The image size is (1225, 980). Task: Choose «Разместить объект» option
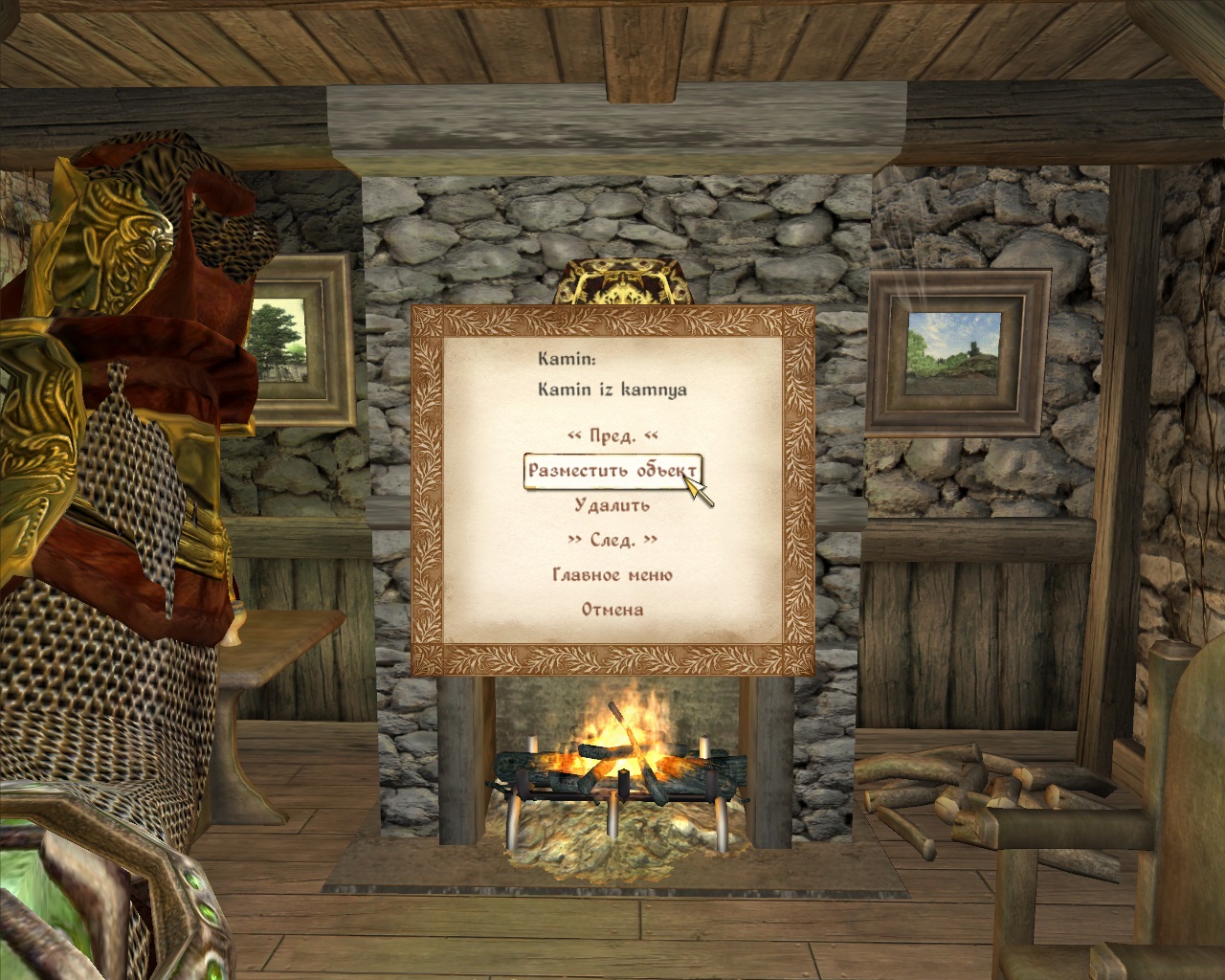612,471
